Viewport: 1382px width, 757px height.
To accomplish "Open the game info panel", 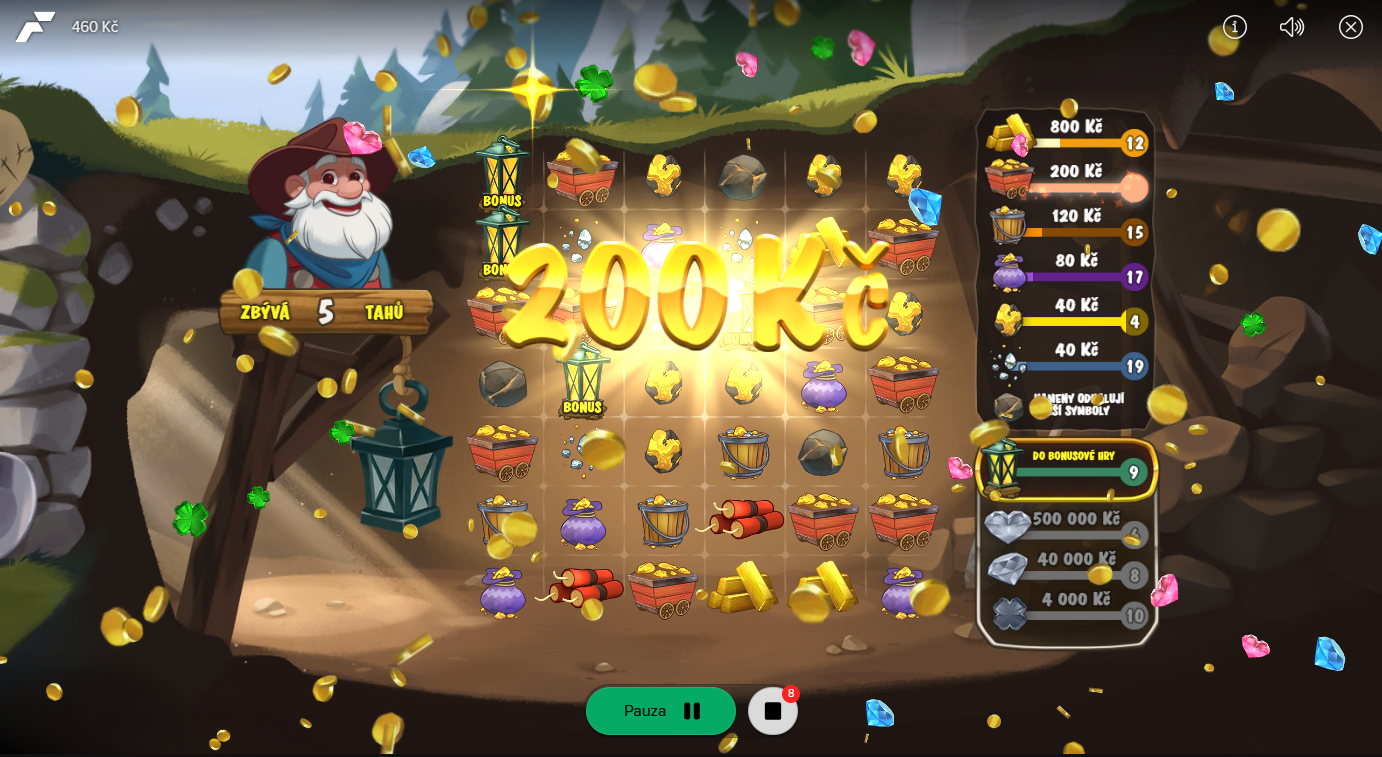I will [1235, 27].
